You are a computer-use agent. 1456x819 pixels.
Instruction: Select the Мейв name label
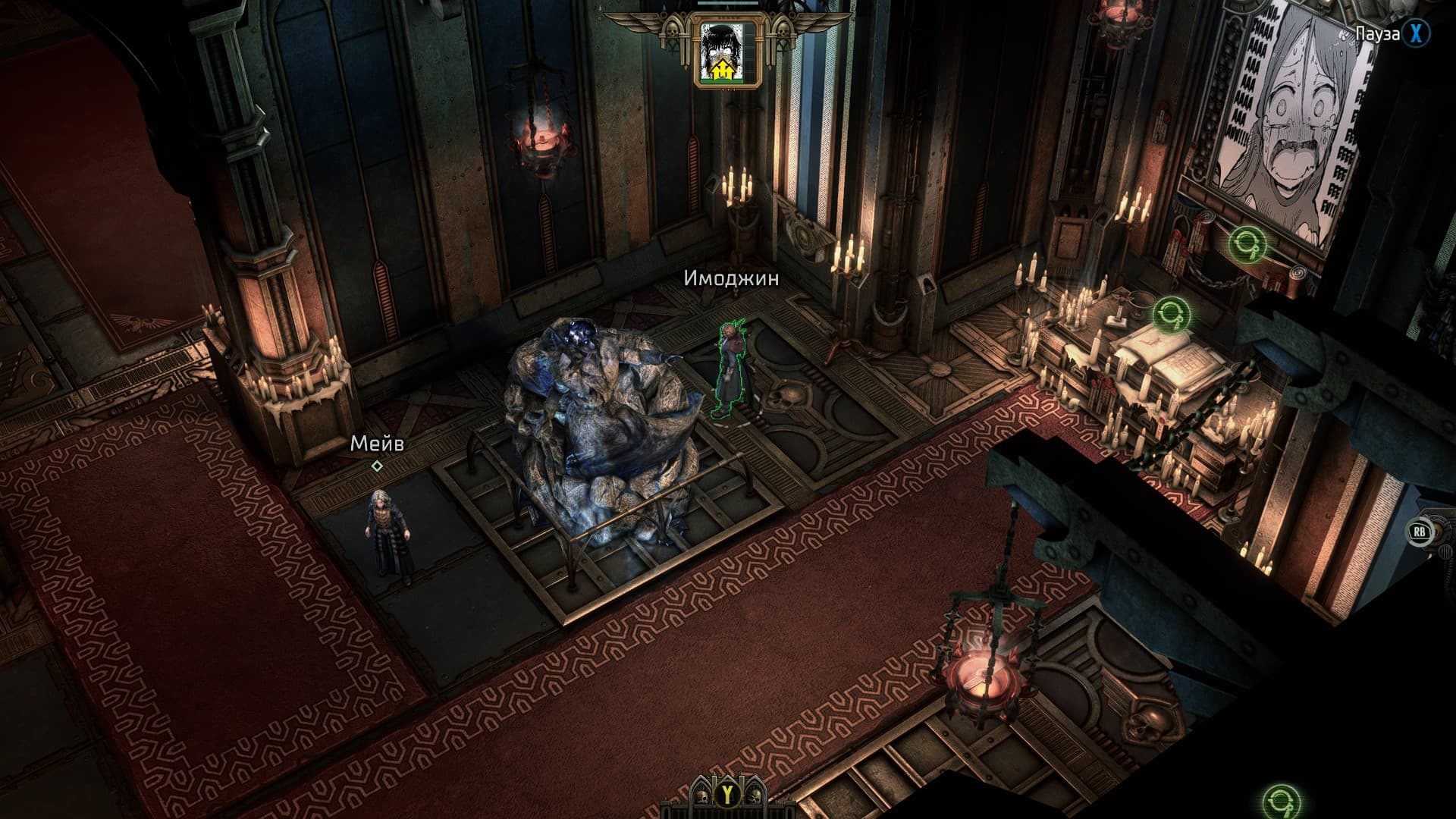coord(377,444)
